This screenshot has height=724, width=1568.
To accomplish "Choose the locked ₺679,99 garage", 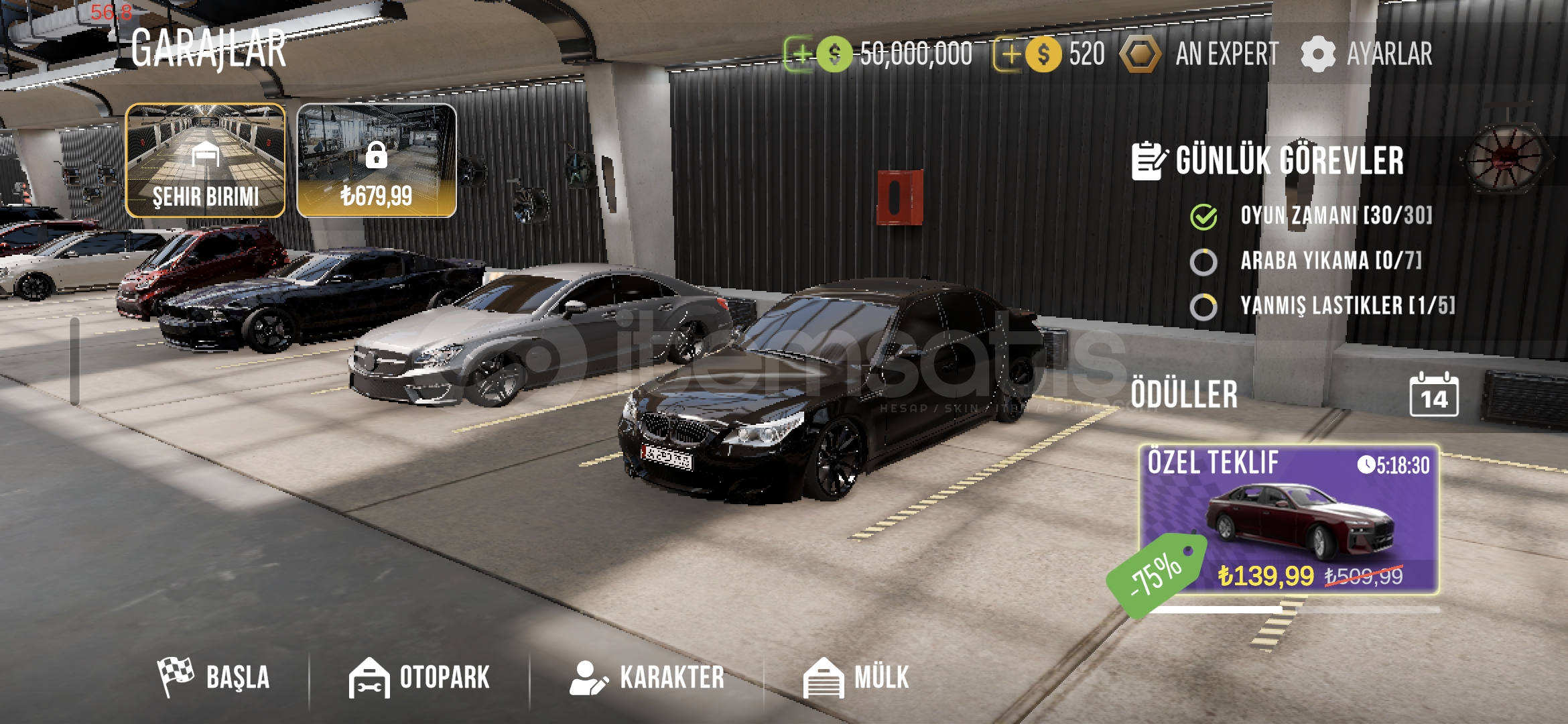I will 377,160.
